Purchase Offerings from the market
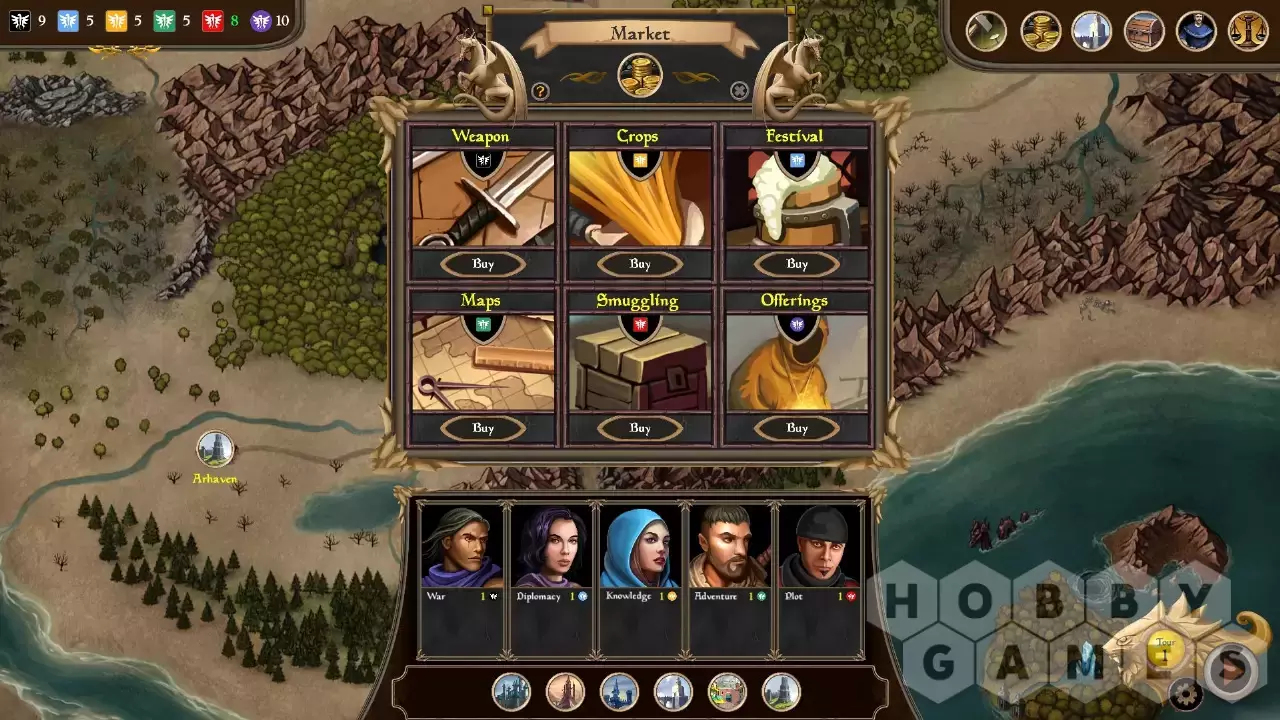Screen dimensions: 1280x720 tap(797, 428)
